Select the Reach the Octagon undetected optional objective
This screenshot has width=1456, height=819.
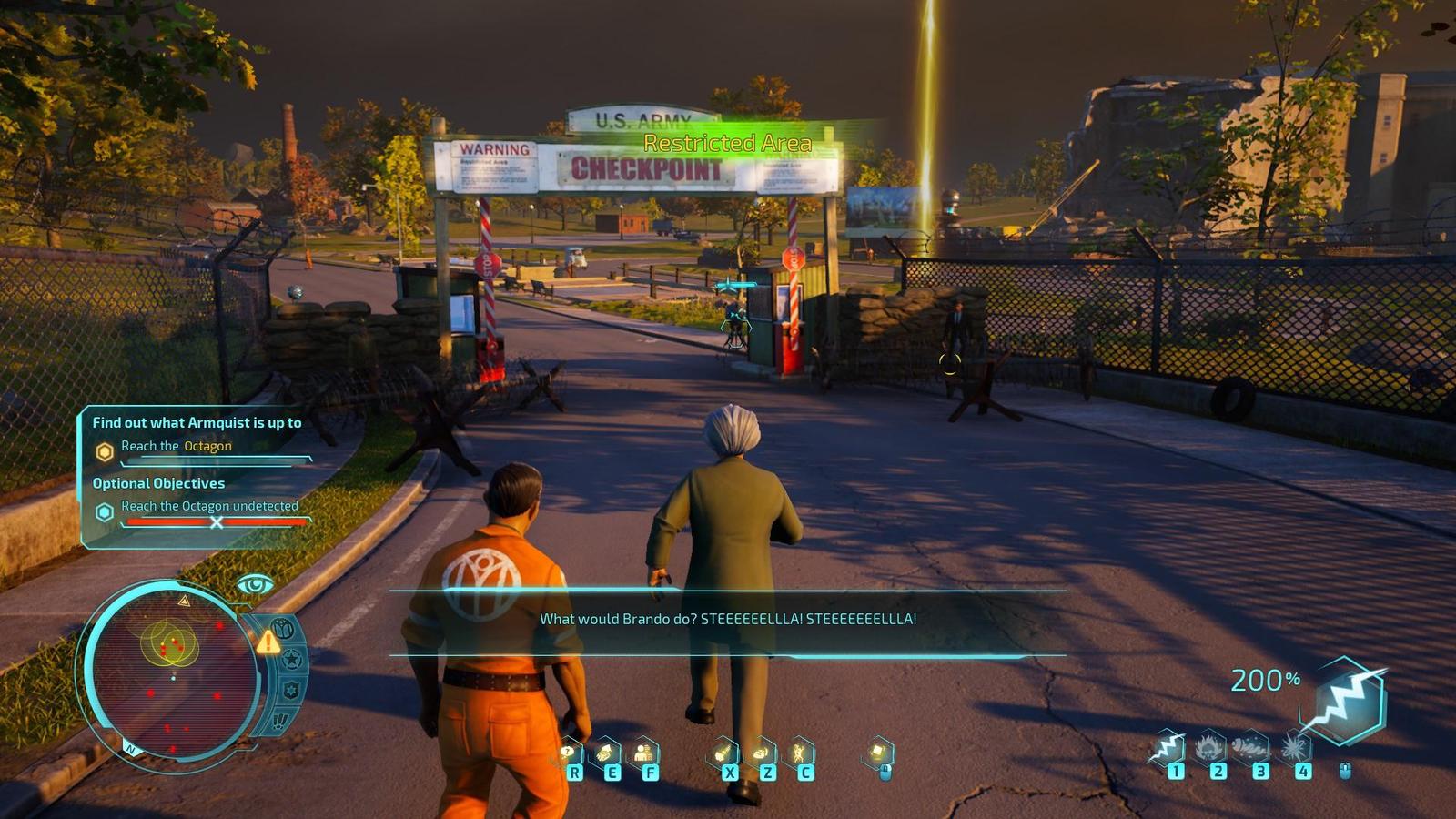click(x=208, y=506)
